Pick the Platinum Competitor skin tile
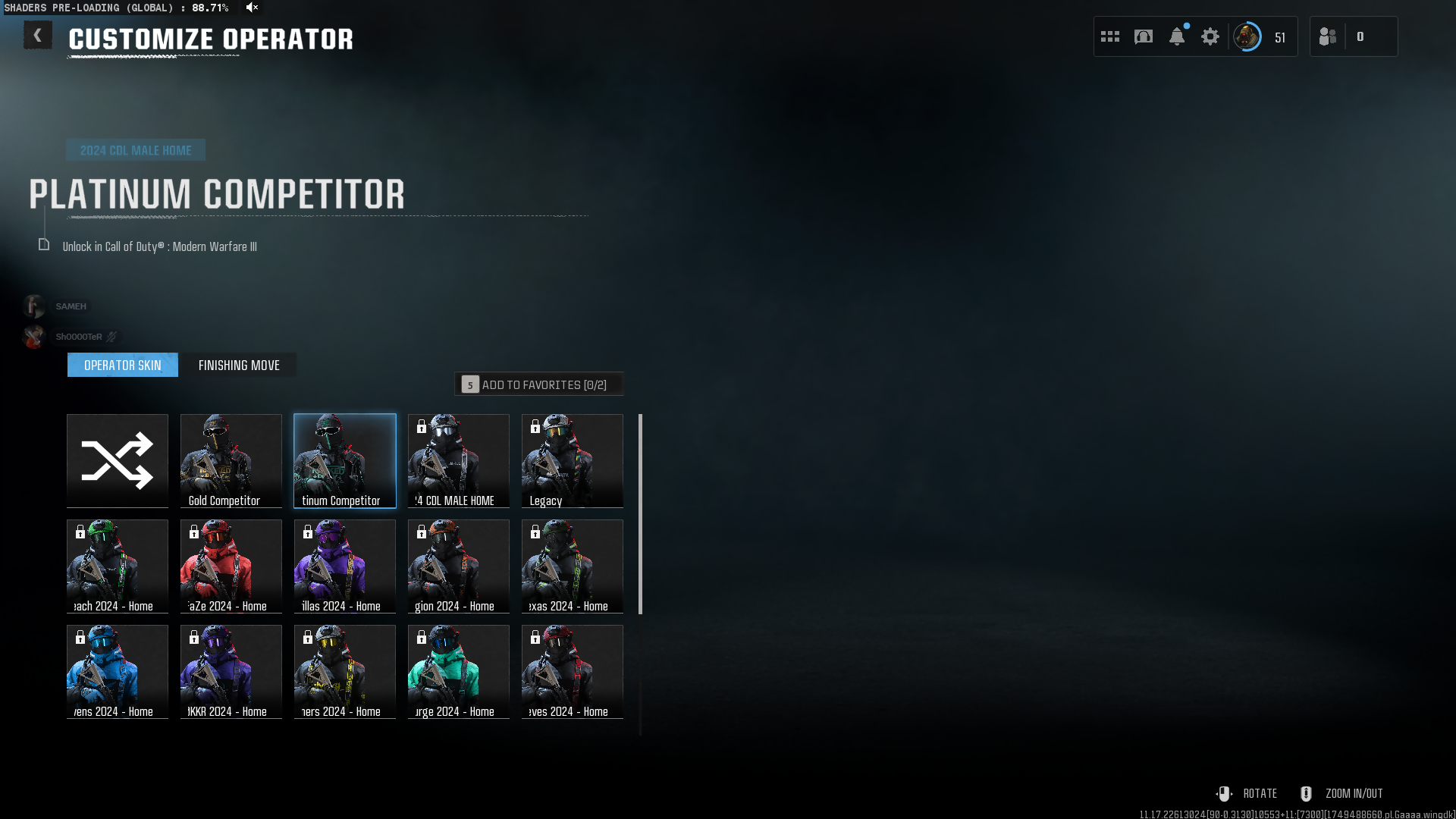Screen dimensions: 1456x819 coord(345,460)
